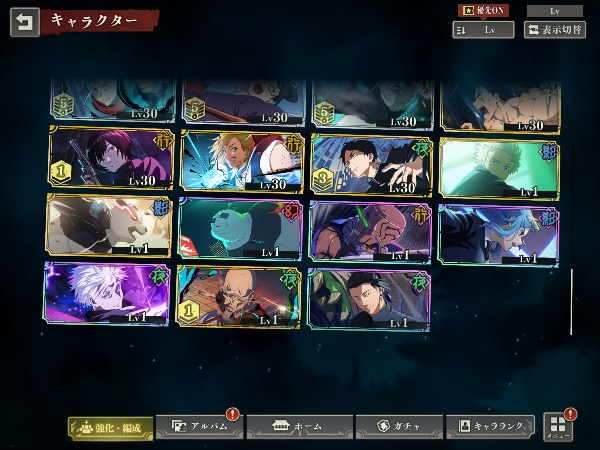600x450 pixels.
Task: Open the アルバム album menu
Action: click(x=198, y=427)
